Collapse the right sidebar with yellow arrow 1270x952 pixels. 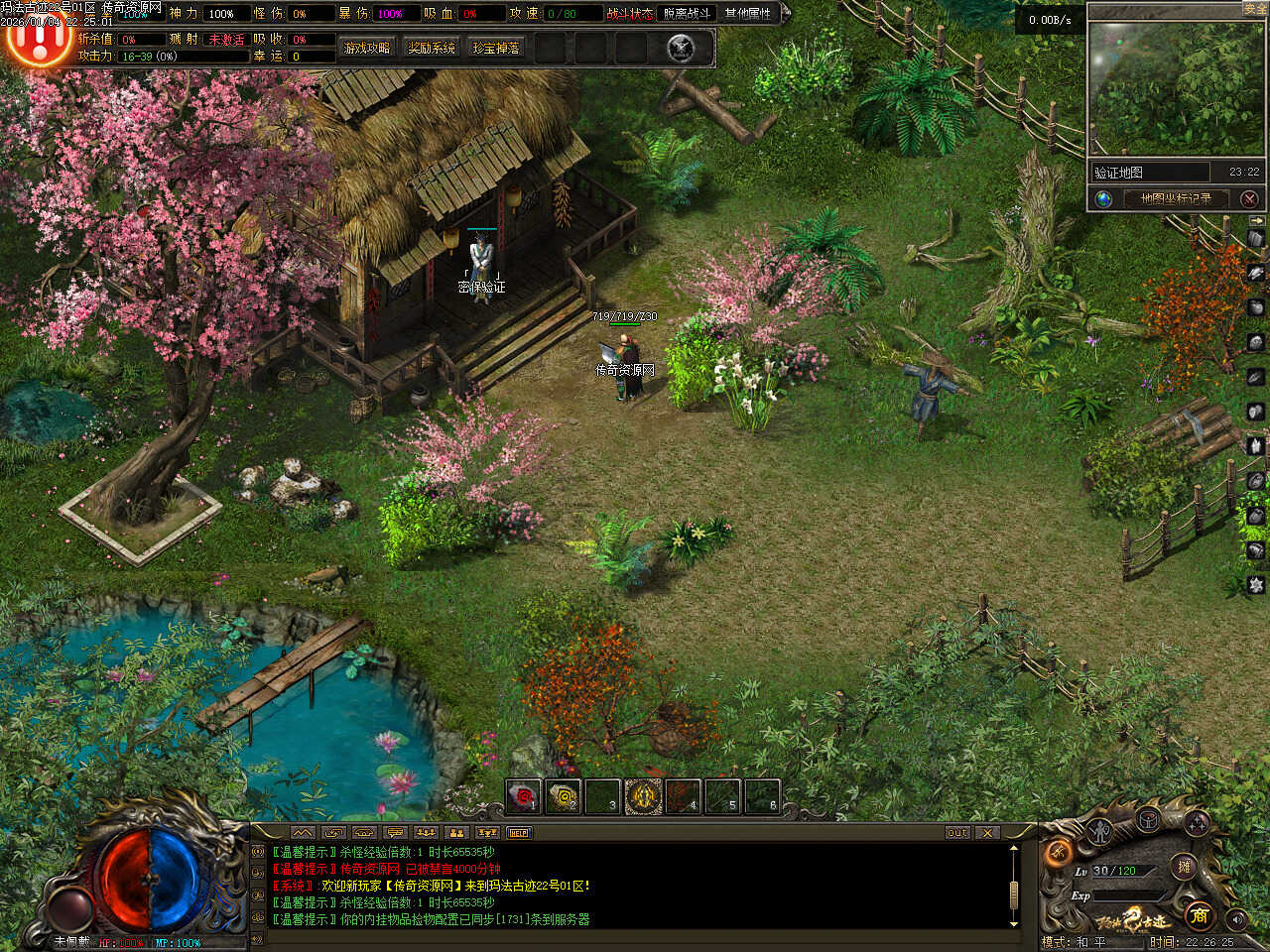pos(1257,220)
